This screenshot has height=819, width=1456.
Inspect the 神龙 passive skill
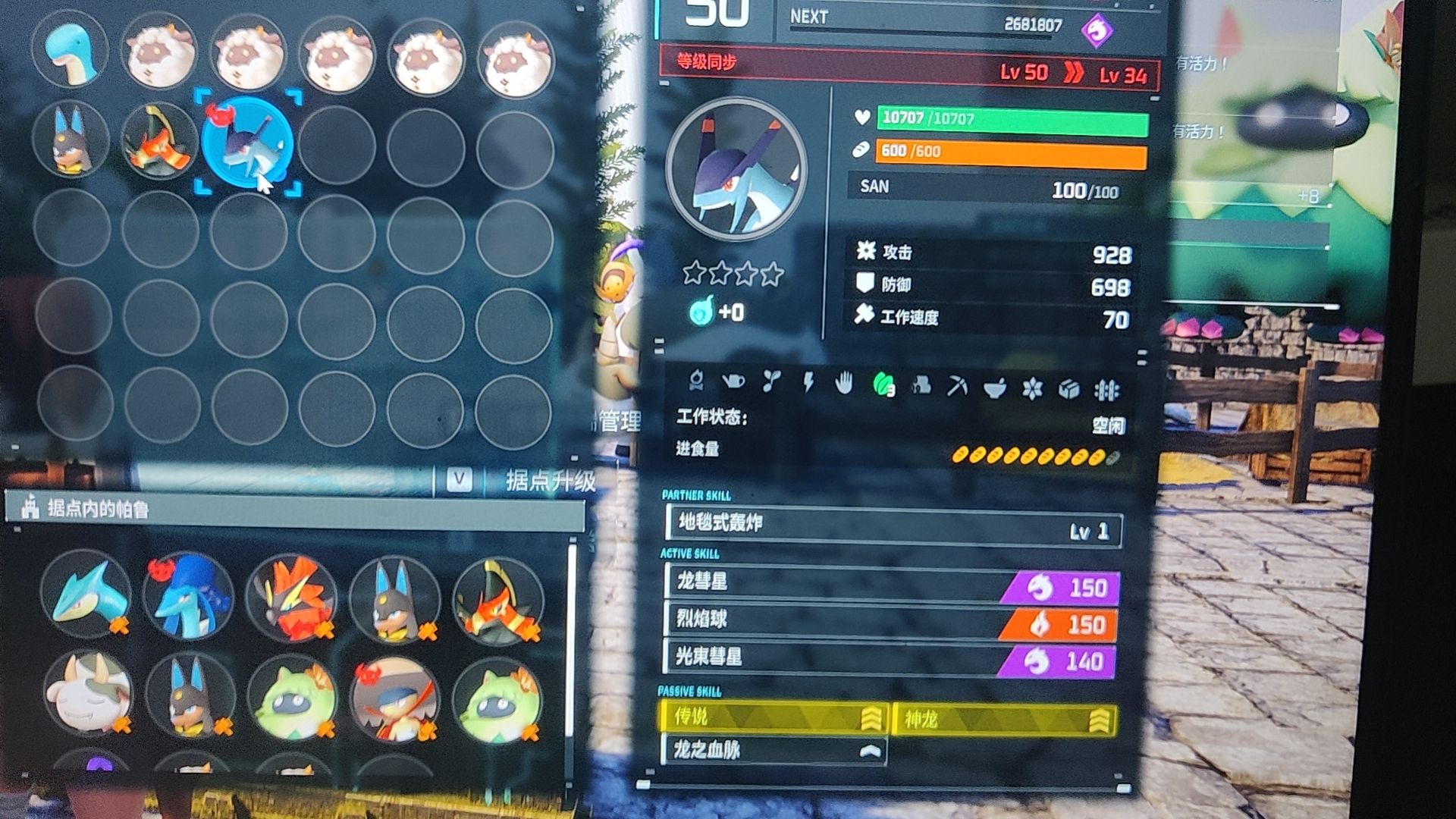(1004, 719)
